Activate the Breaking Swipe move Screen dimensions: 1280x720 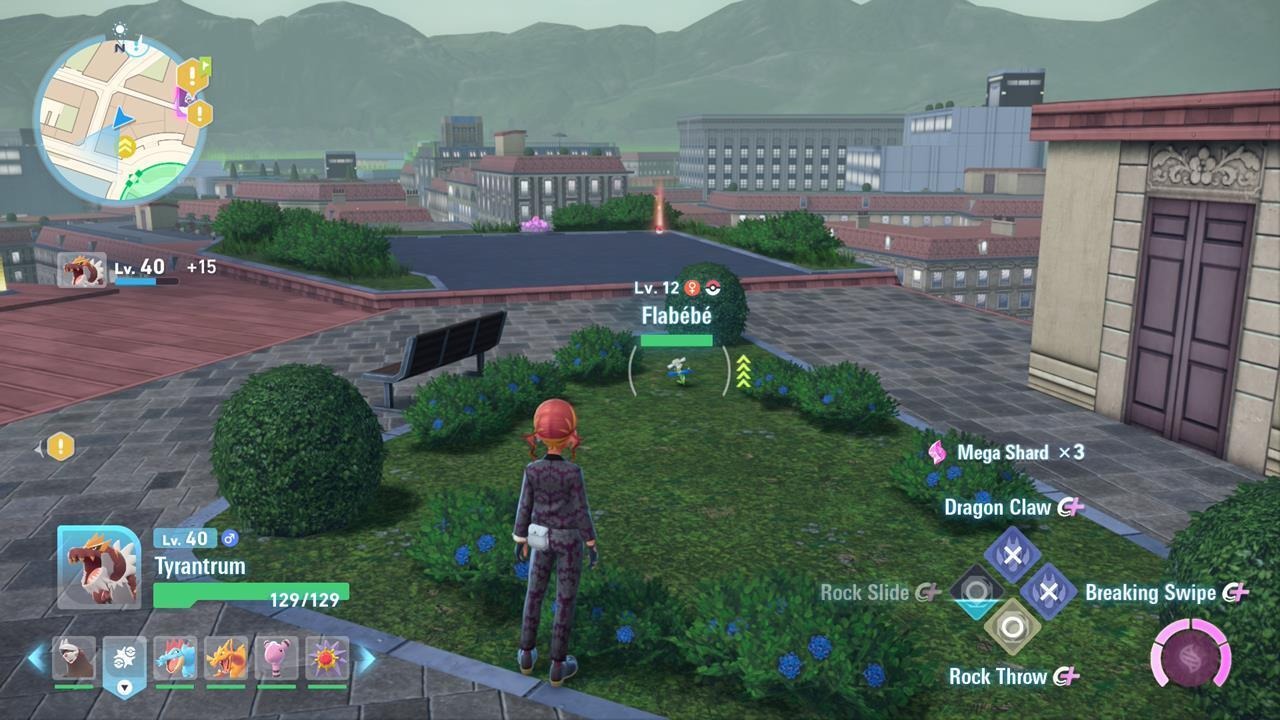(x=1048, y=592)
